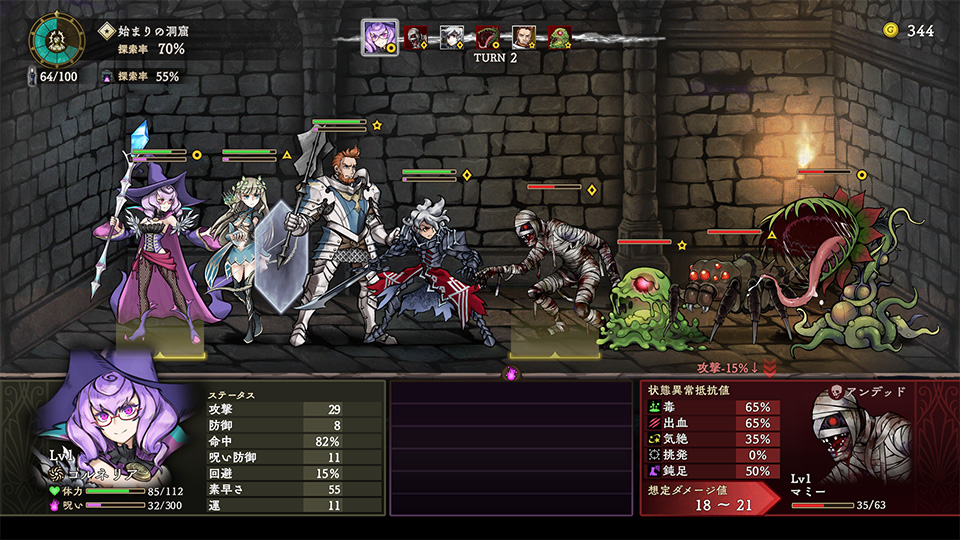960x540 pixels.
Task: Select the purple-haired witch turn portrait
Action: [x=380, y=37]
